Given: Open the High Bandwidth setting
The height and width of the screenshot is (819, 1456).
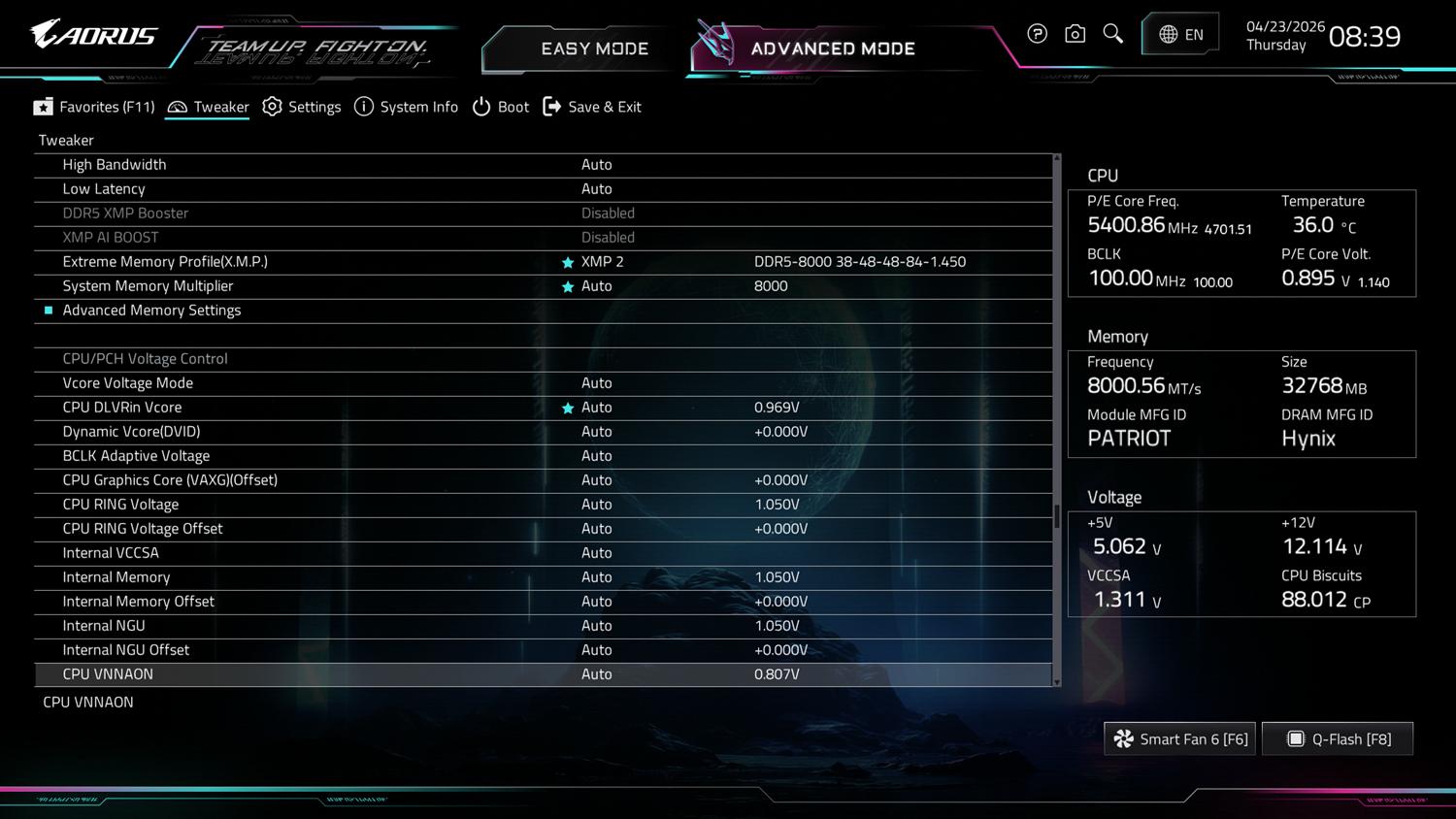Looking at the screenshot, I should [115, 165].
